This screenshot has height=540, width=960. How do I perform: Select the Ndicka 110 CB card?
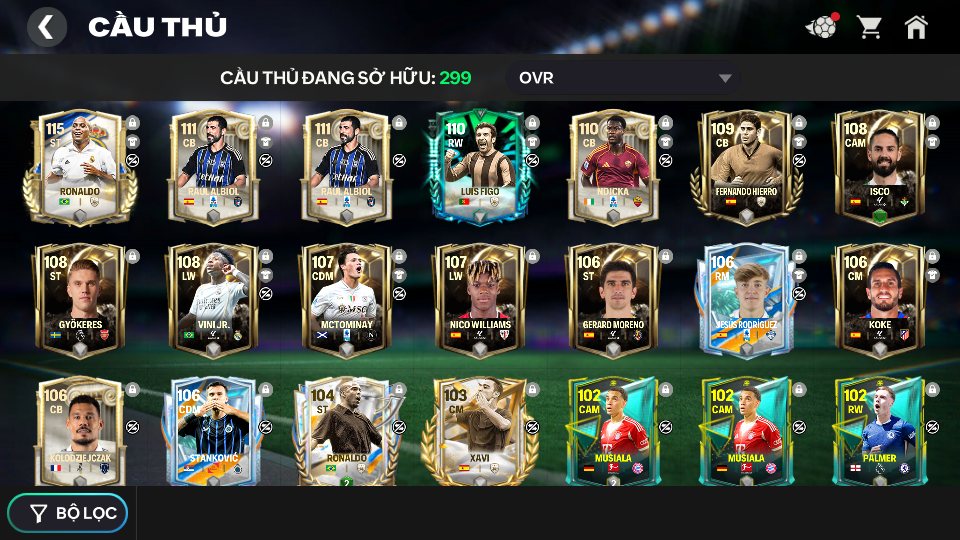coord(613,165)
